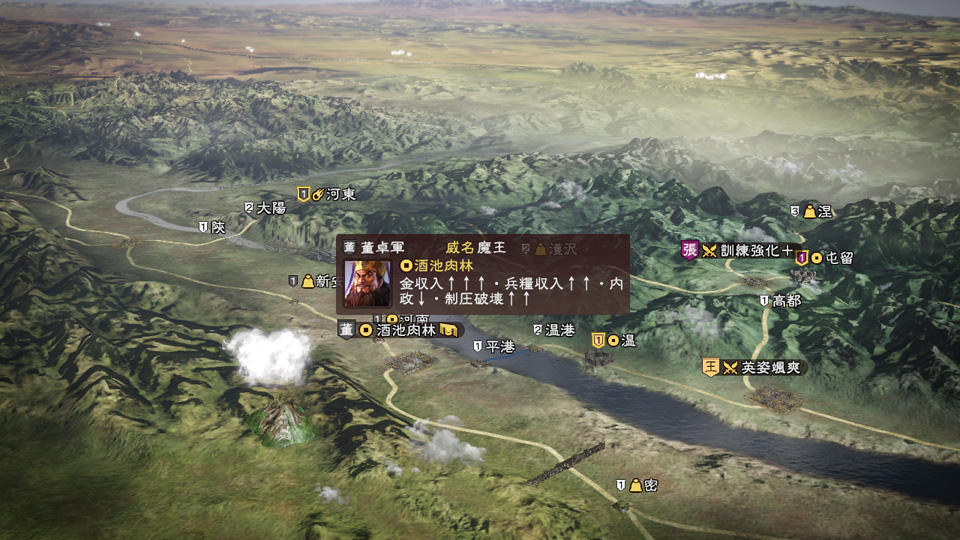Viewport: 960px width, 540px height.
Task: Select the 河東 city marker
Action: pyautogui.click(x=327, y=194)
